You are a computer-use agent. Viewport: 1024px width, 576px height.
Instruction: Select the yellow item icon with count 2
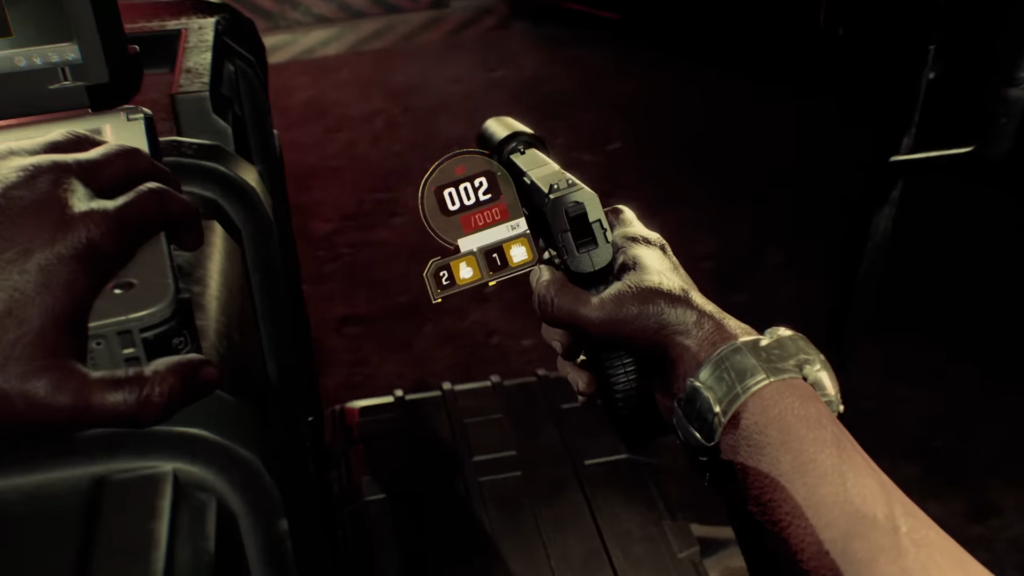tap(467, 268)
